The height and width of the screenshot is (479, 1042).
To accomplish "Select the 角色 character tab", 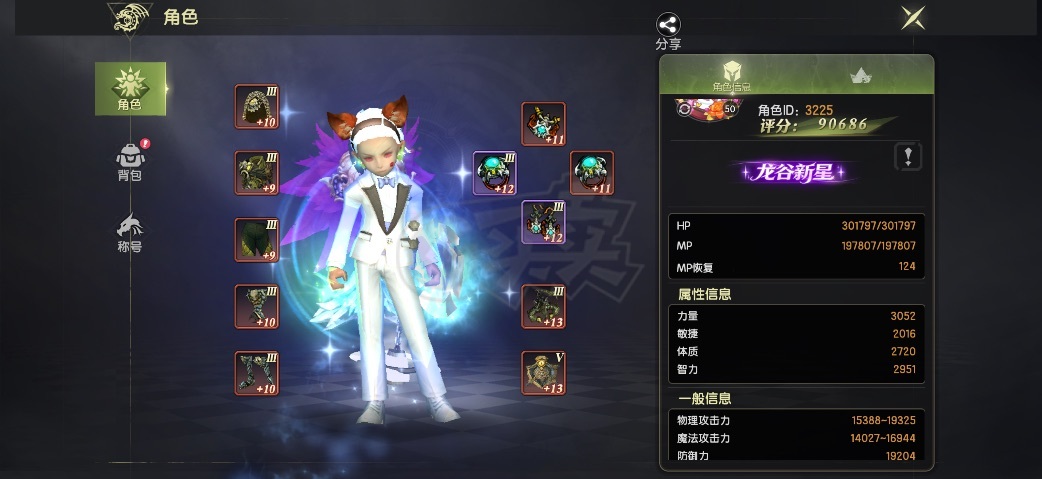I will (130, 88).
